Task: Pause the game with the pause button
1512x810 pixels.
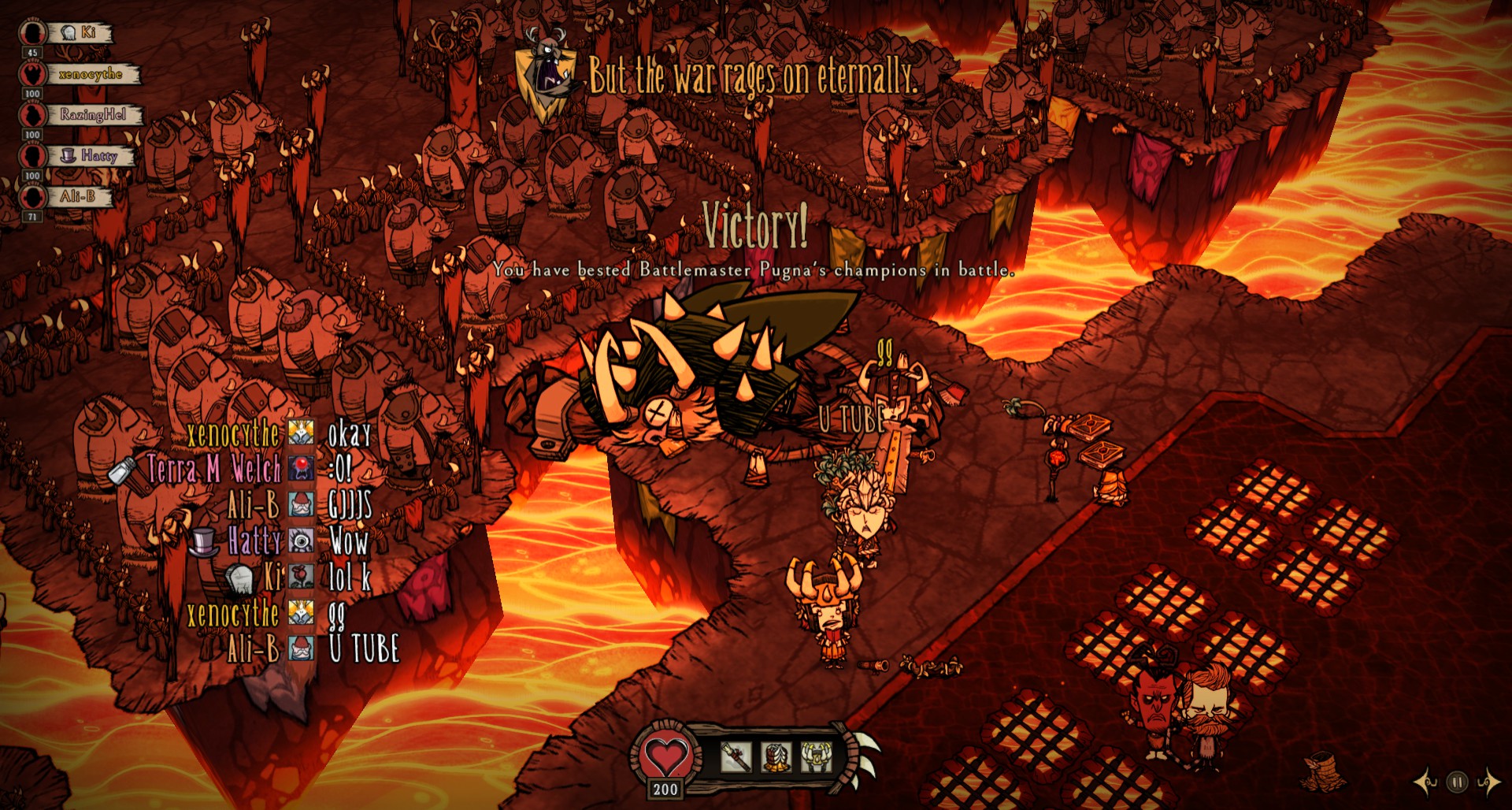Action: 1457,782
